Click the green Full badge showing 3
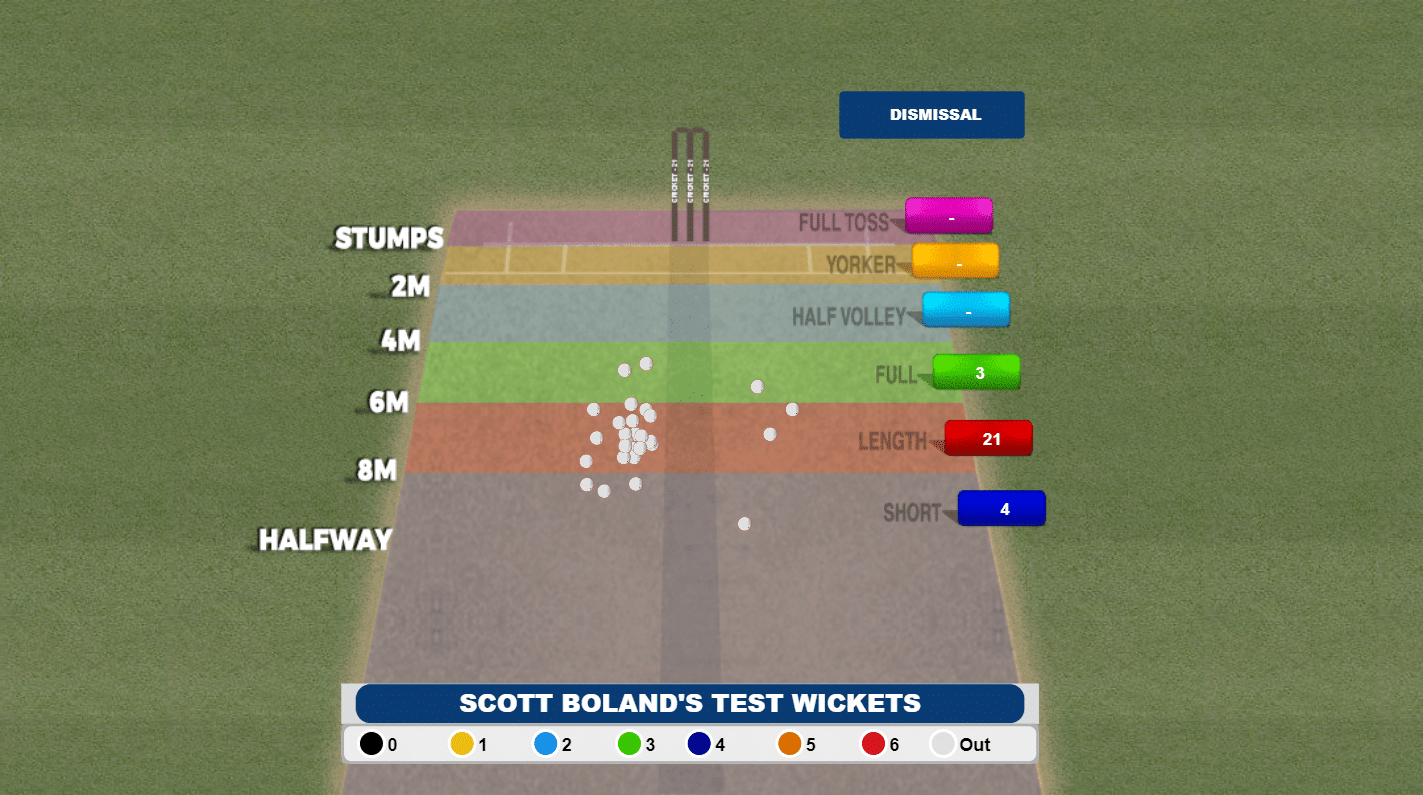 point(977,373)
